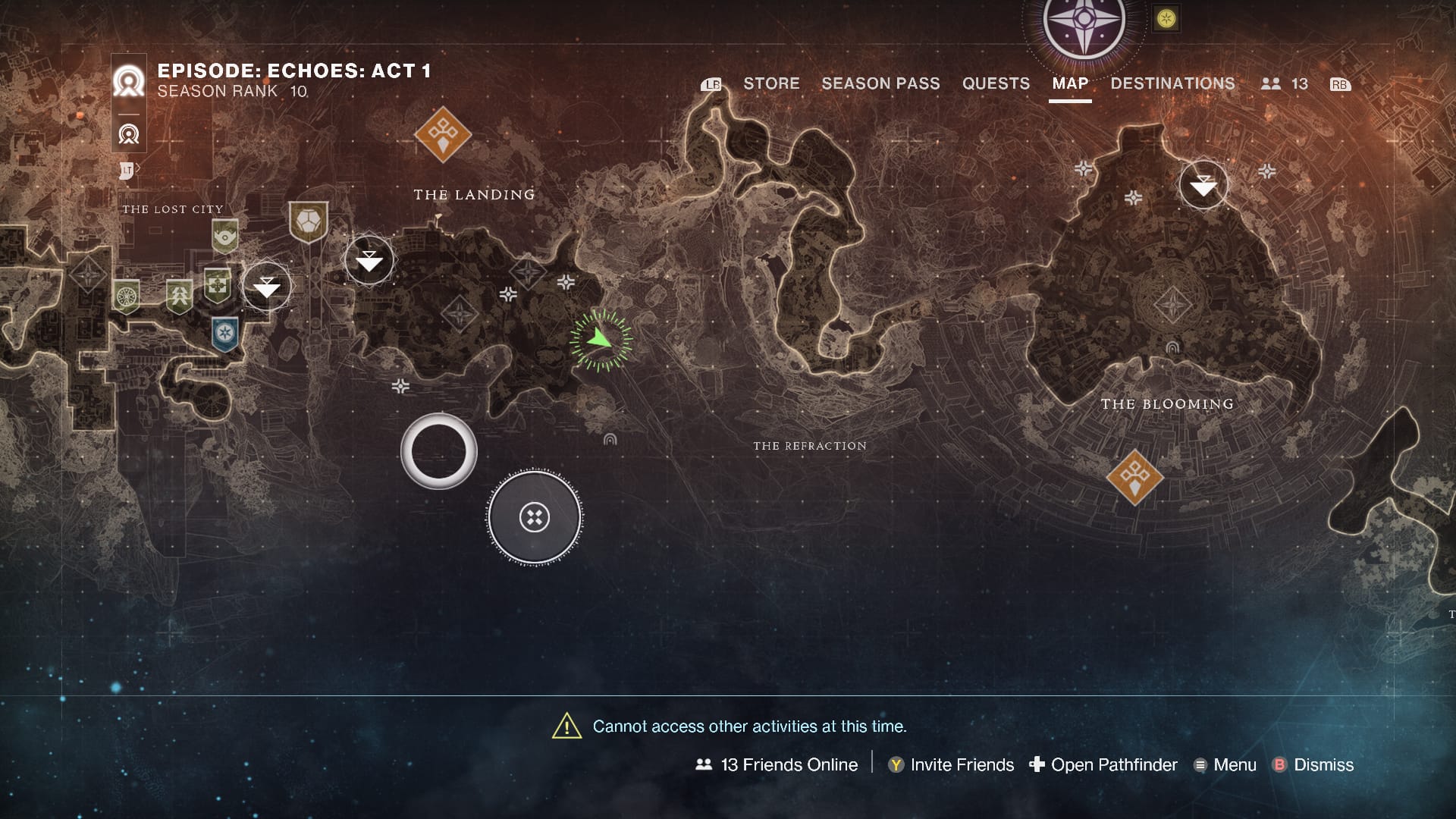Choose The Lost City landing zone marker
Viewport: 1456px width, 819px height.
coord(266,286)
